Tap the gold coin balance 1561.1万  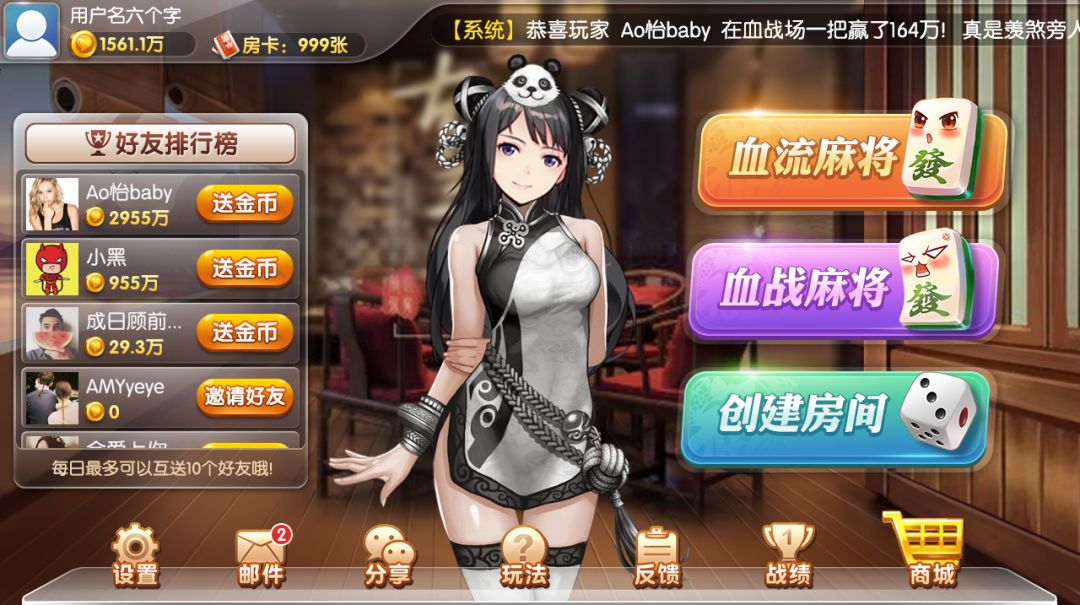(x=132, y=44)
